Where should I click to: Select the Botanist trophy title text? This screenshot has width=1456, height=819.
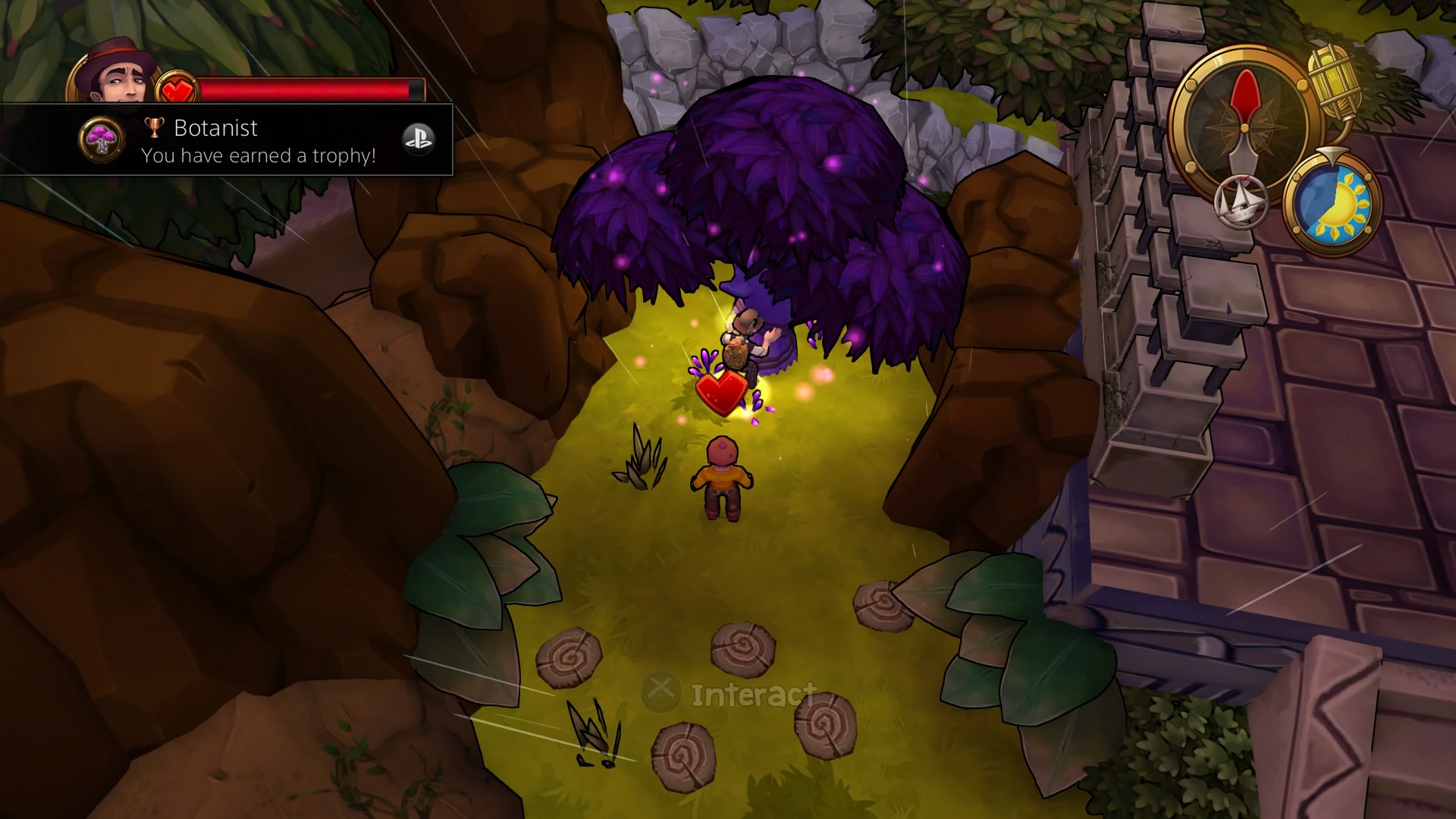tap(216, 127)
